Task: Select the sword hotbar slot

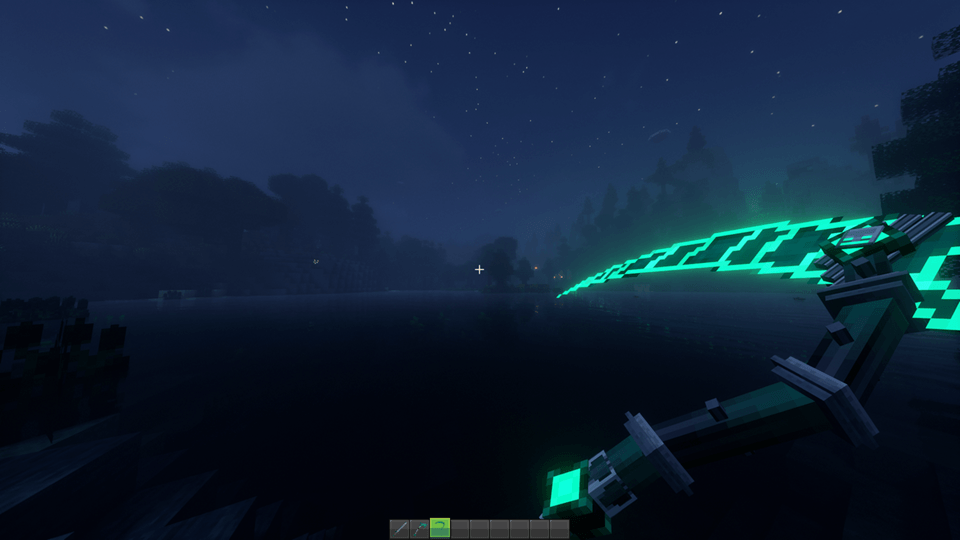Action: (400, 528)
